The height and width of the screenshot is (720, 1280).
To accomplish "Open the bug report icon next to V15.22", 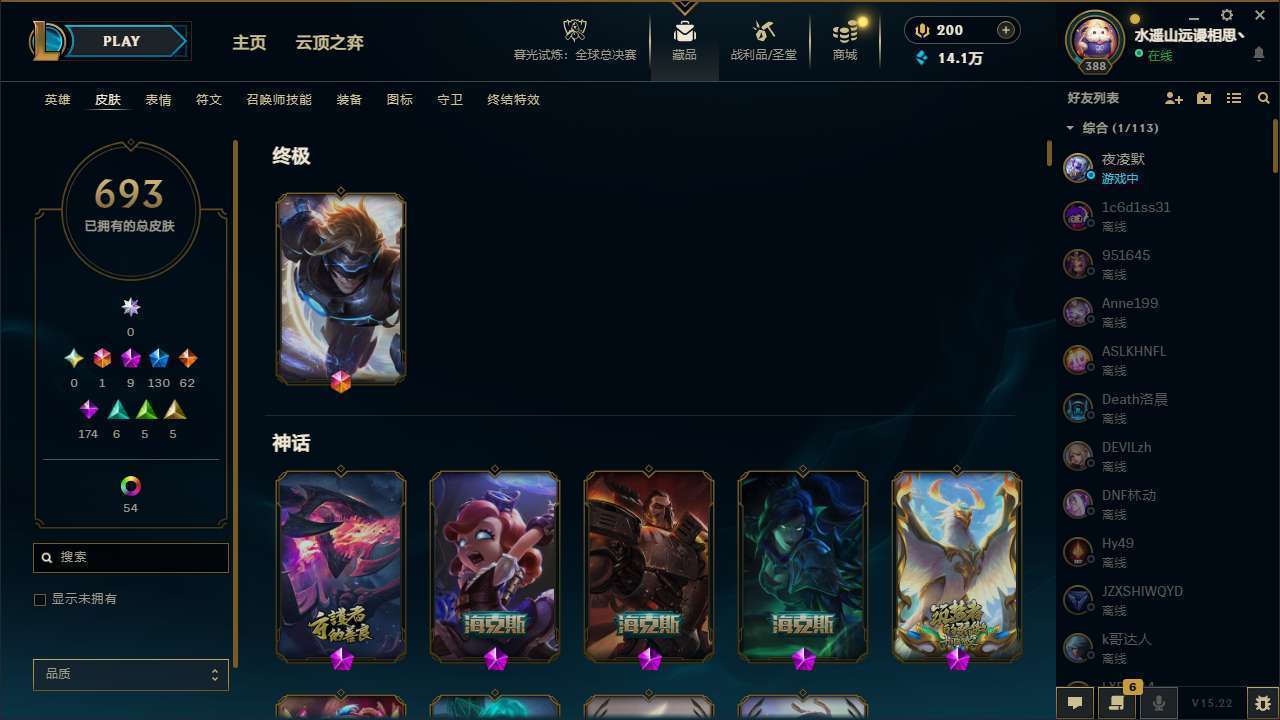I will coord(1262,703).
